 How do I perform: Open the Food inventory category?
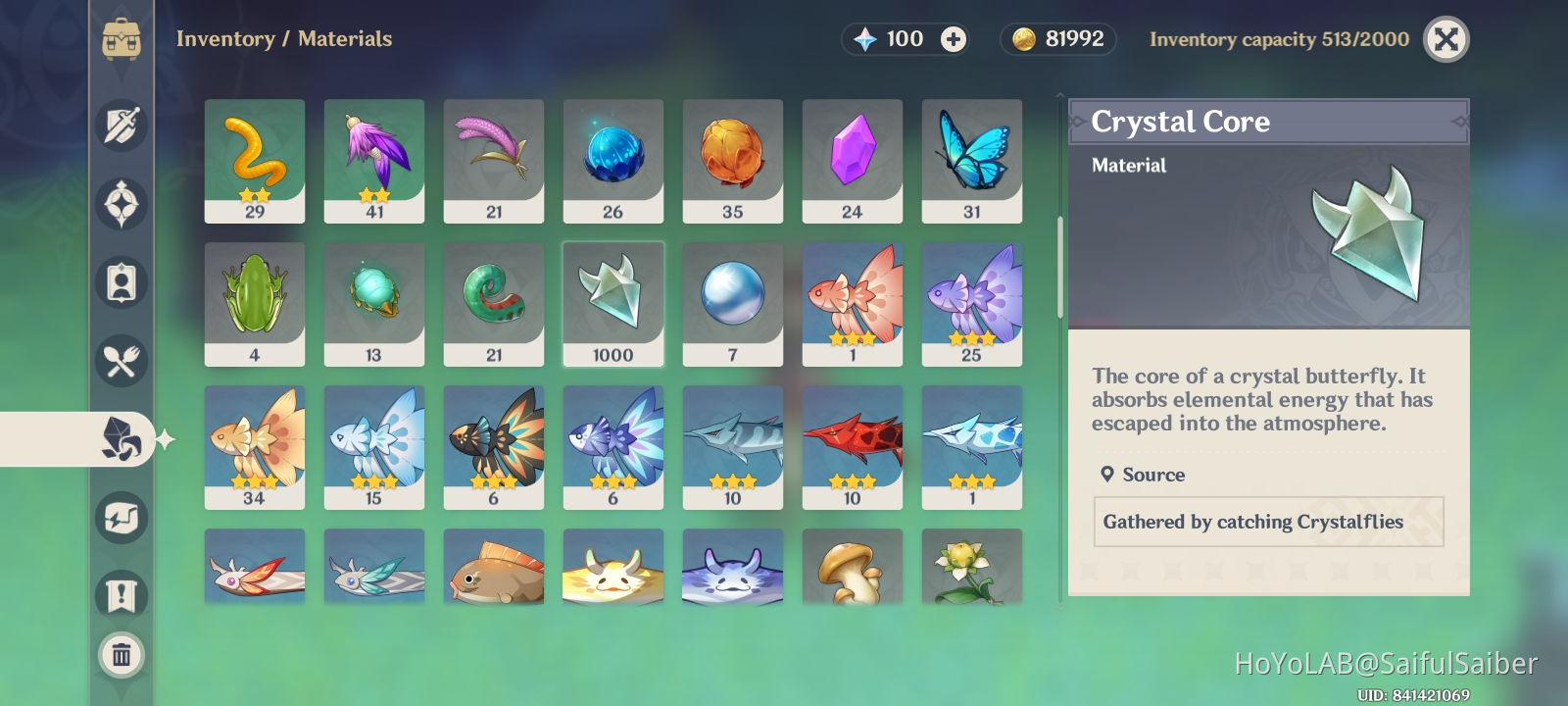point(121,361)
